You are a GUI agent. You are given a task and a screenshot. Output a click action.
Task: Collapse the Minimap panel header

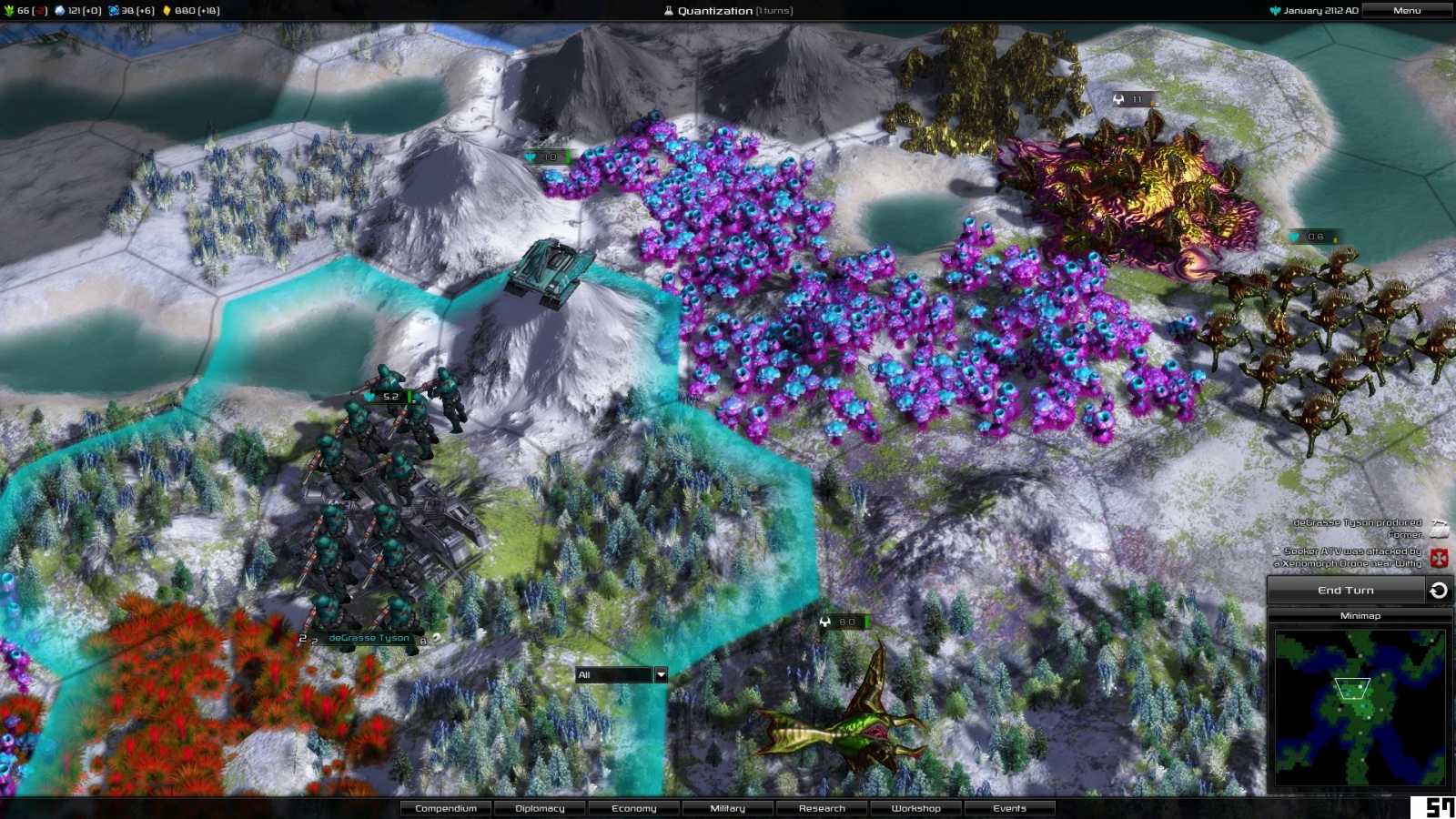point(1361,616)
